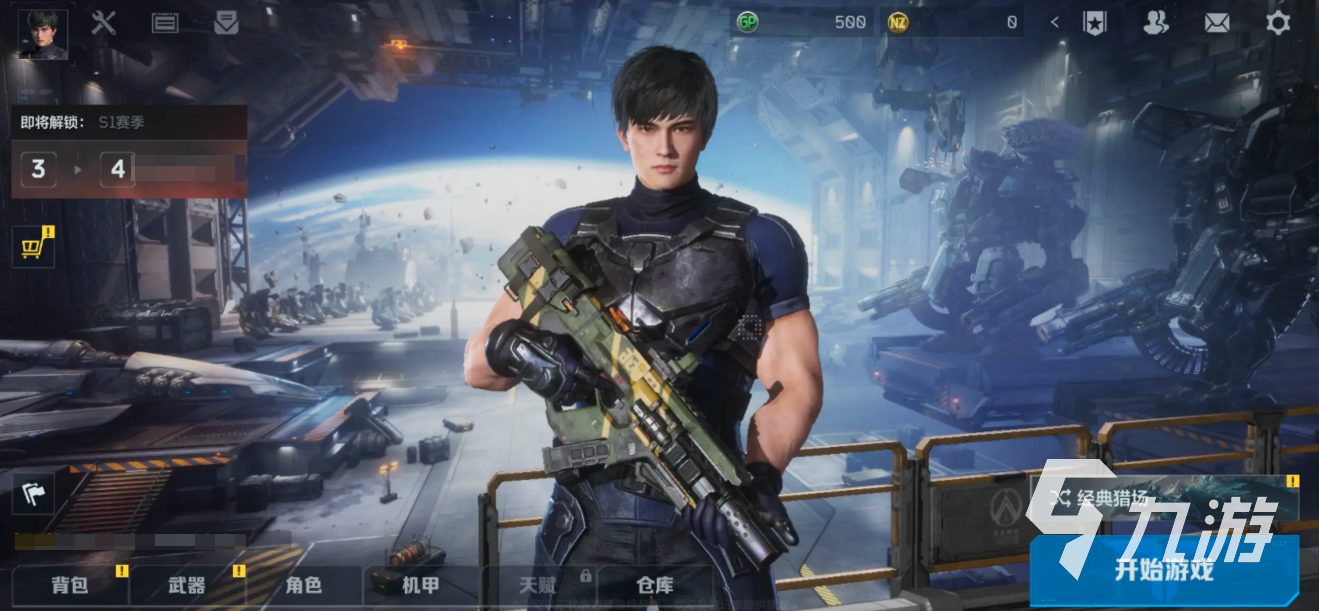Open the friends list icon

(x=1156, y=22)
